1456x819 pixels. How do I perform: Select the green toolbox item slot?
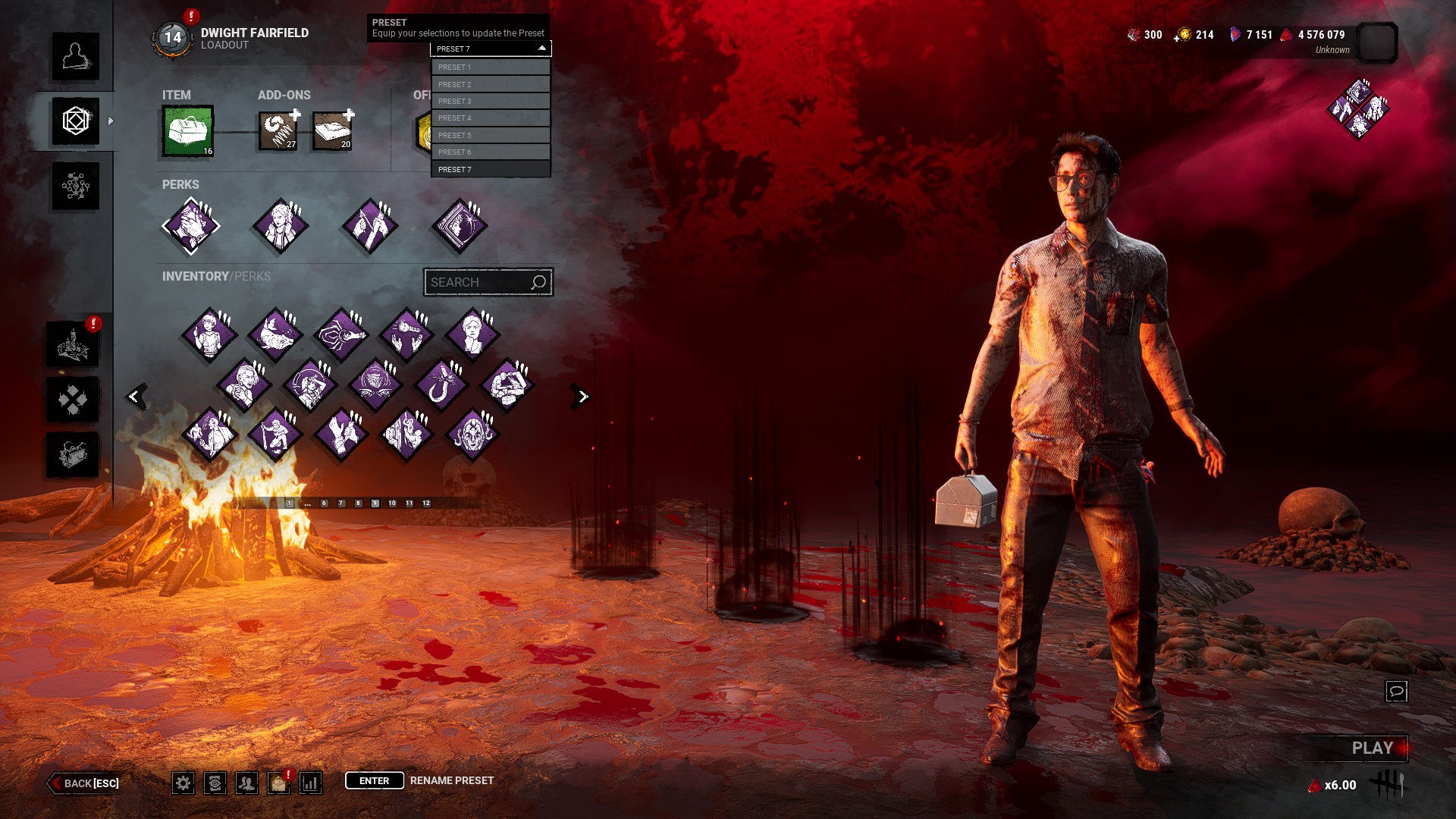(x=188, y=131)
